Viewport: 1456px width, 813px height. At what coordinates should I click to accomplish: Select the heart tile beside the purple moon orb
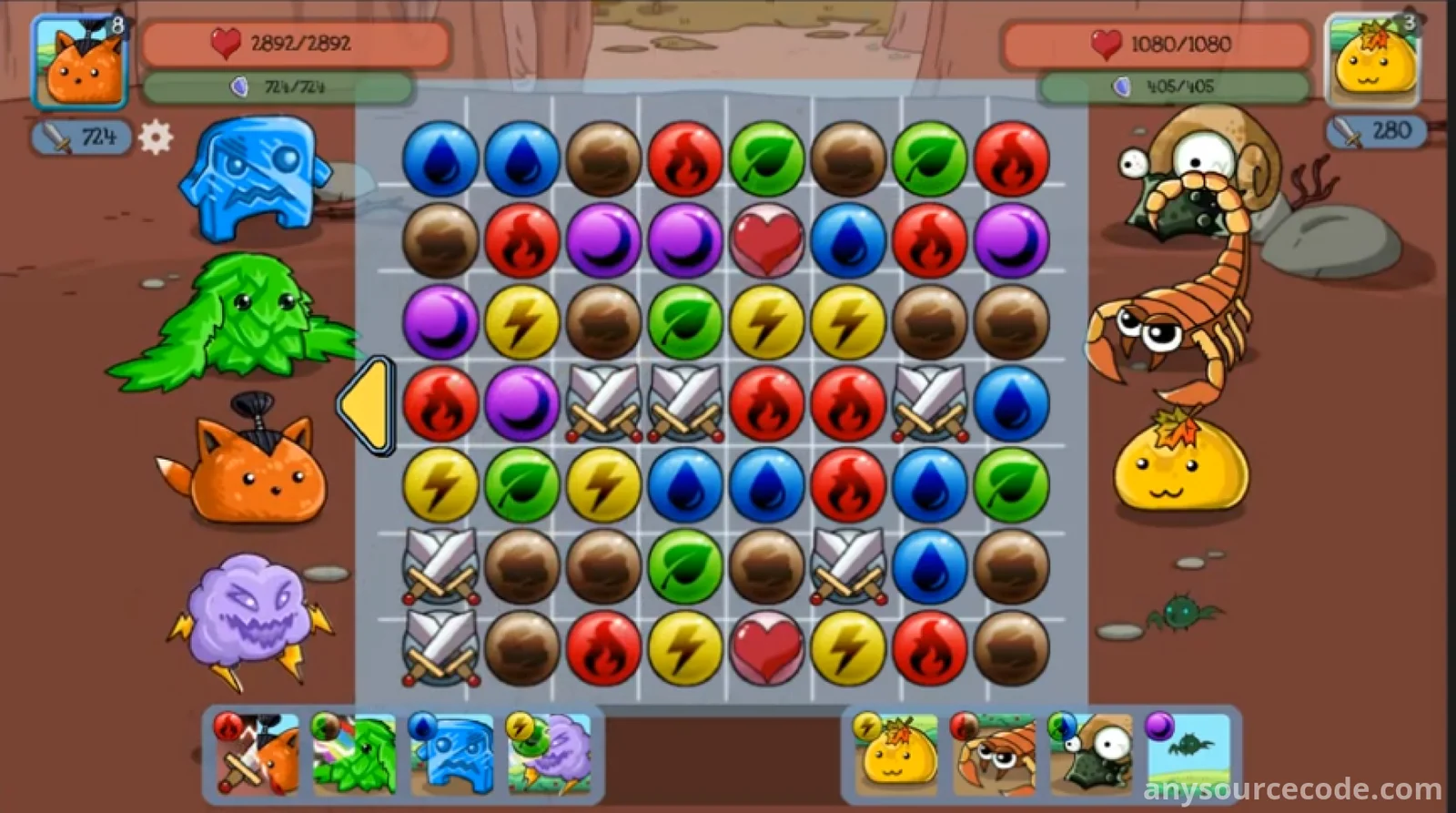coord(766,241)
